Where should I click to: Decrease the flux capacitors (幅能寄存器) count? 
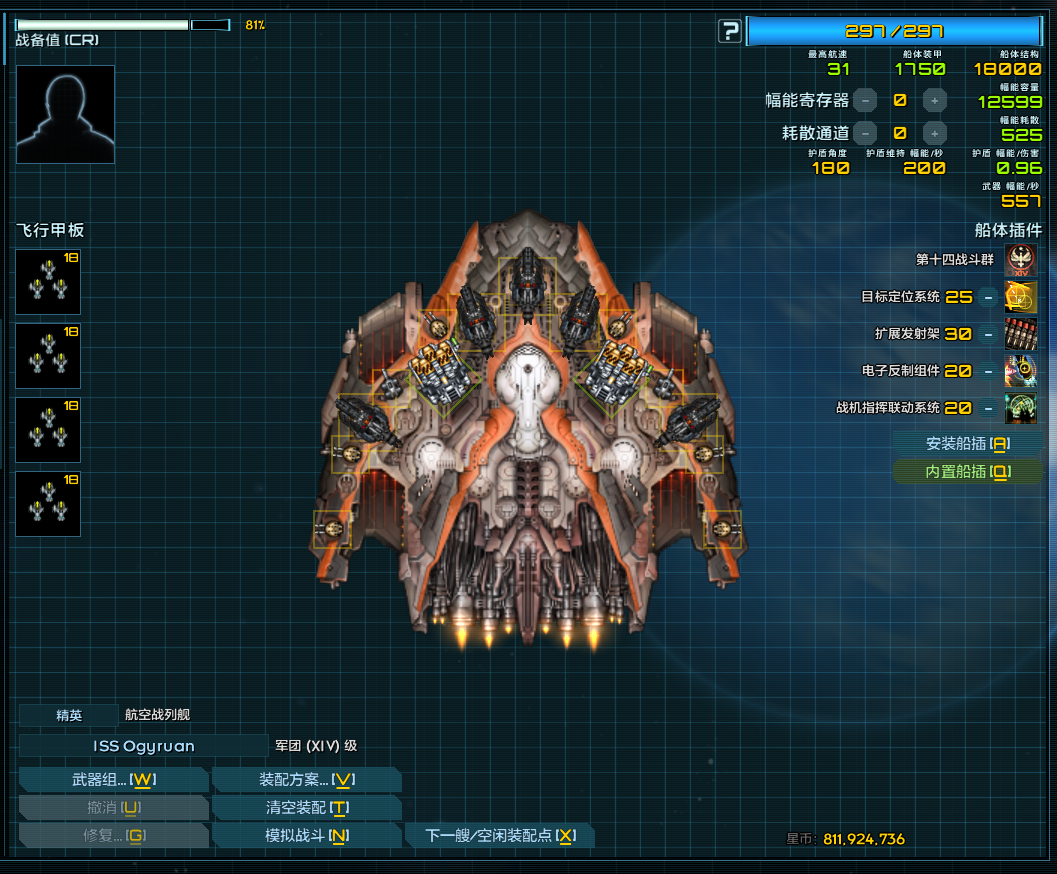click(x=865, y=100)
